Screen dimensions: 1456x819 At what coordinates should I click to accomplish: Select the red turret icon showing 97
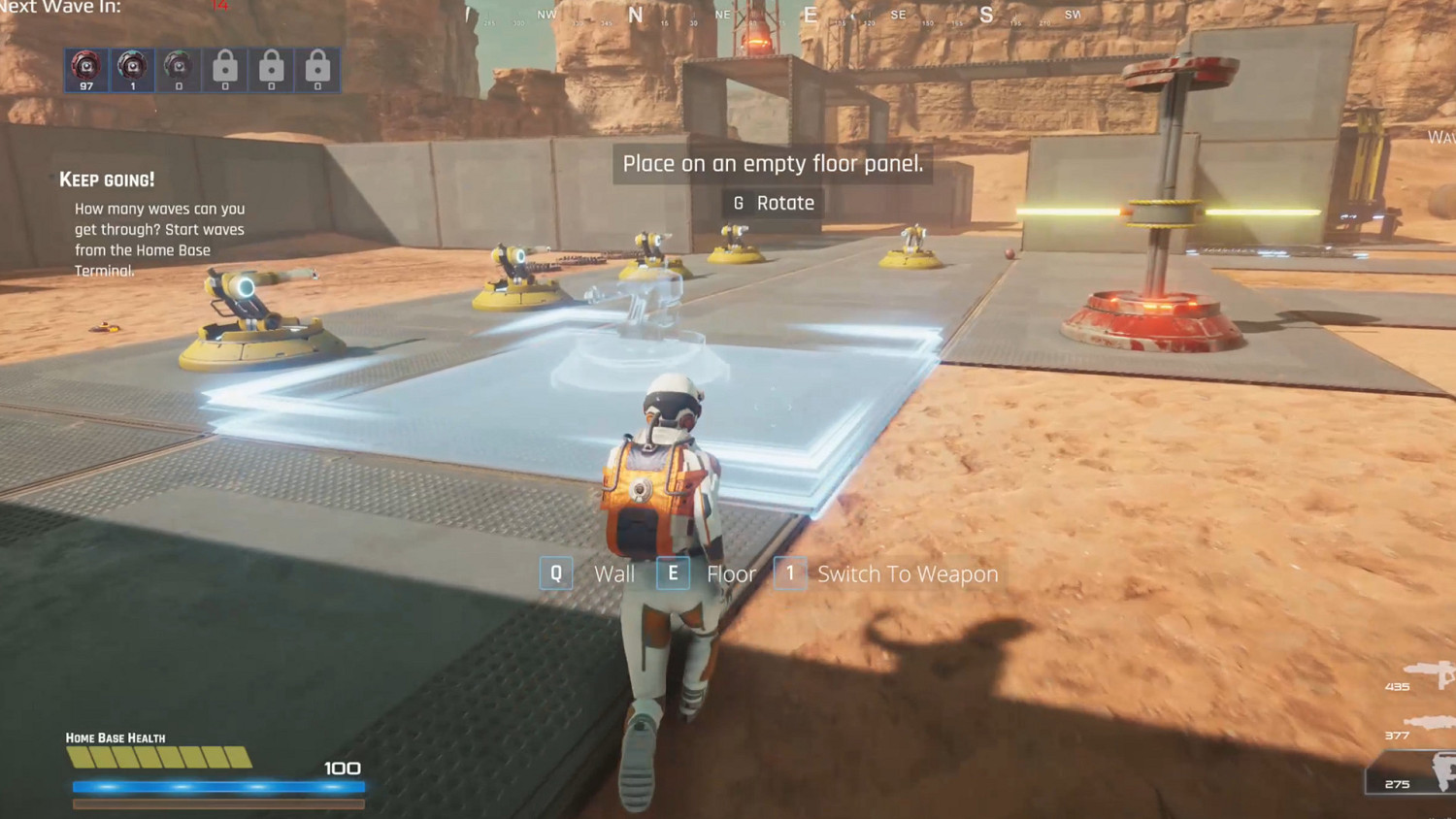[x=85, y=69]
